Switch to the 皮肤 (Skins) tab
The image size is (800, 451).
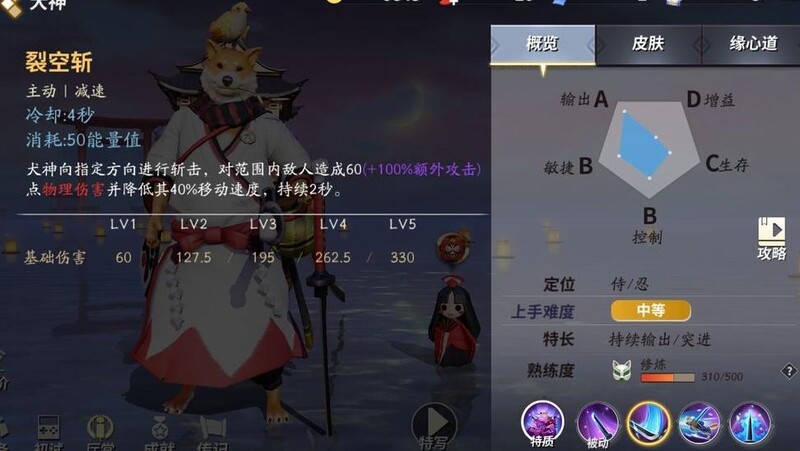click(648, 44)
